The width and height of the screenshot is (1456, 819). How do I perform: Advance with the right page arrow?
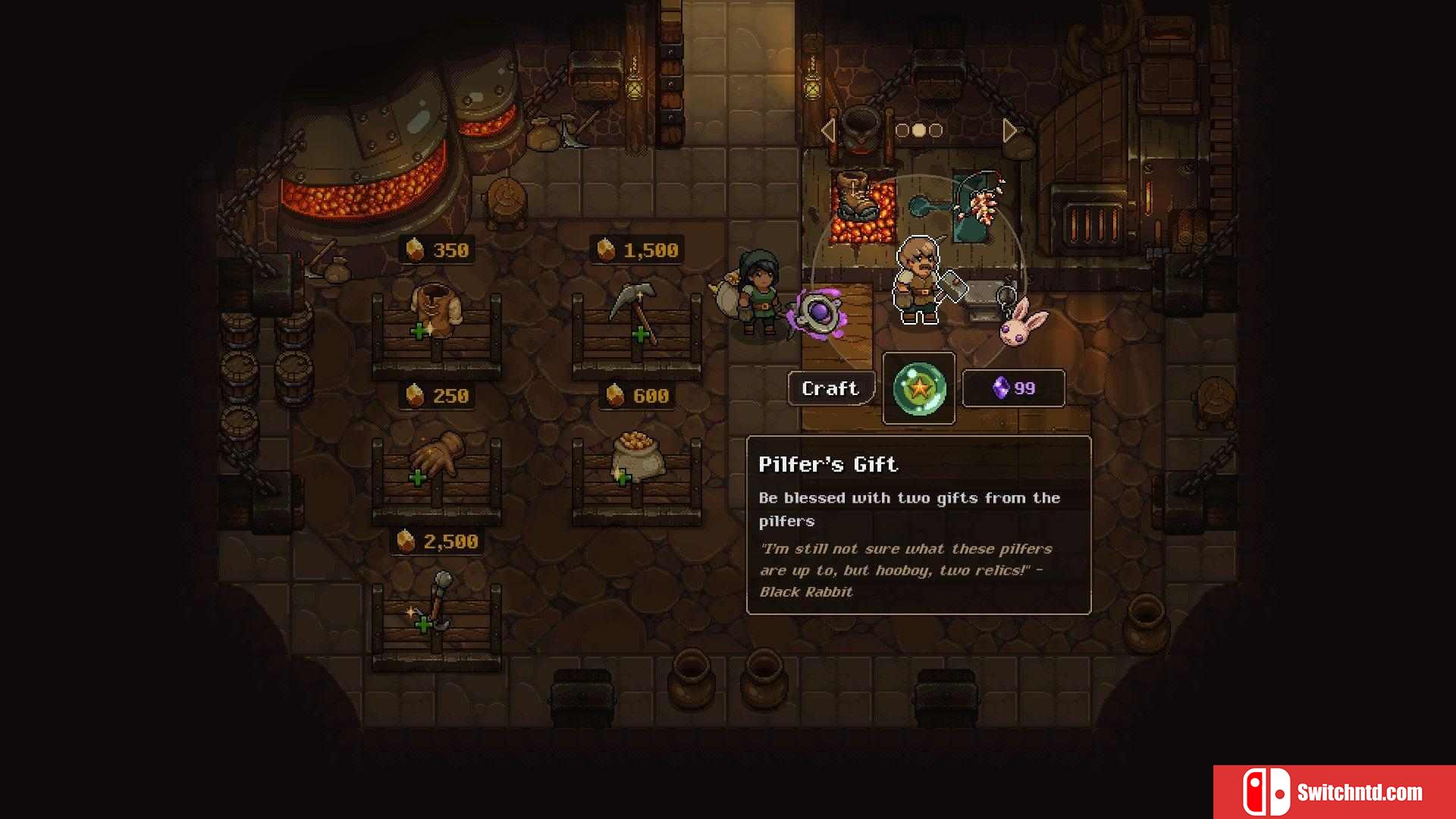pos(1009,130)
